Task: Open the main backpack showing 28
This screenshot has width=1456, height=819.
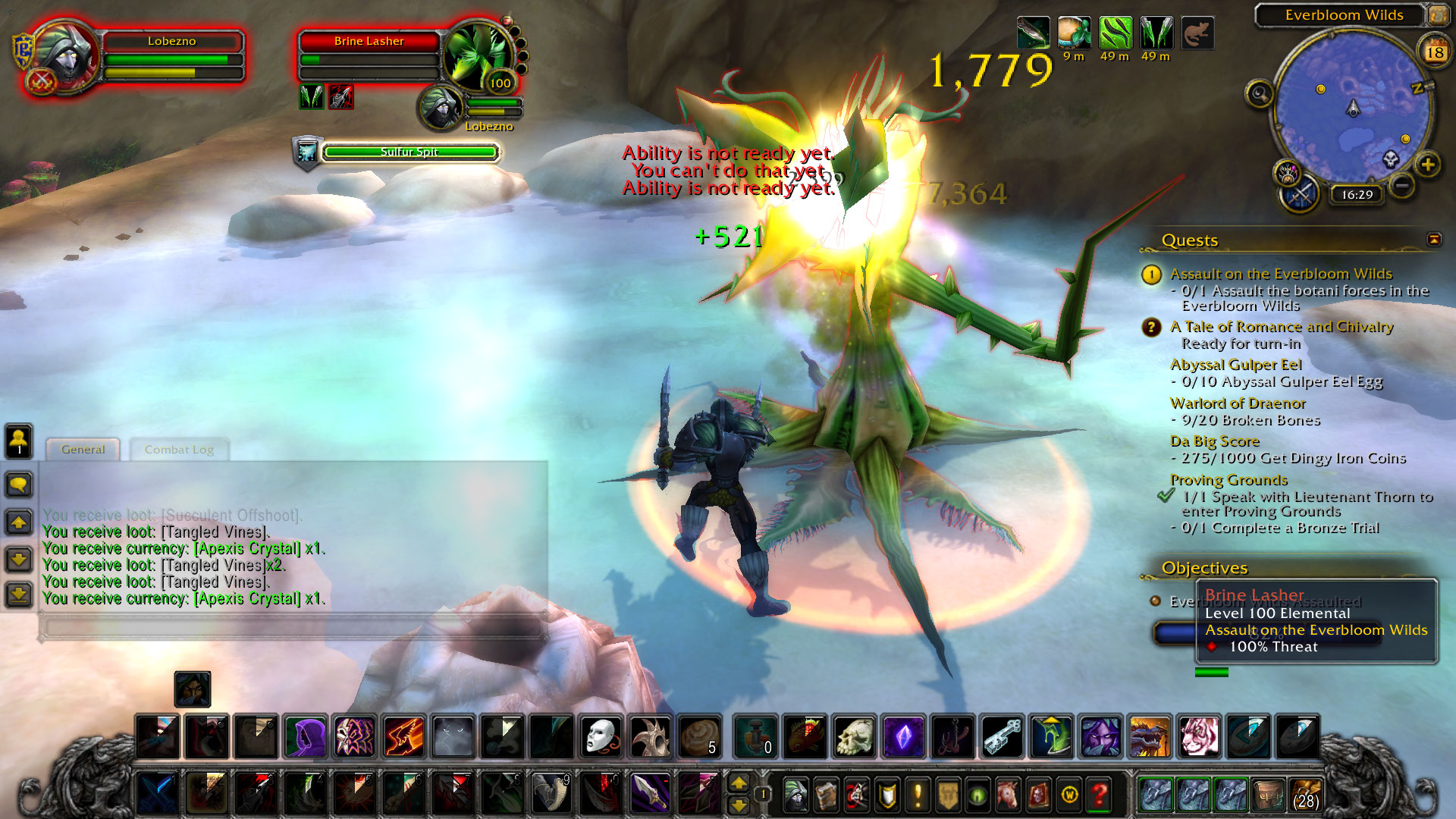Action: coord(1304,795)
